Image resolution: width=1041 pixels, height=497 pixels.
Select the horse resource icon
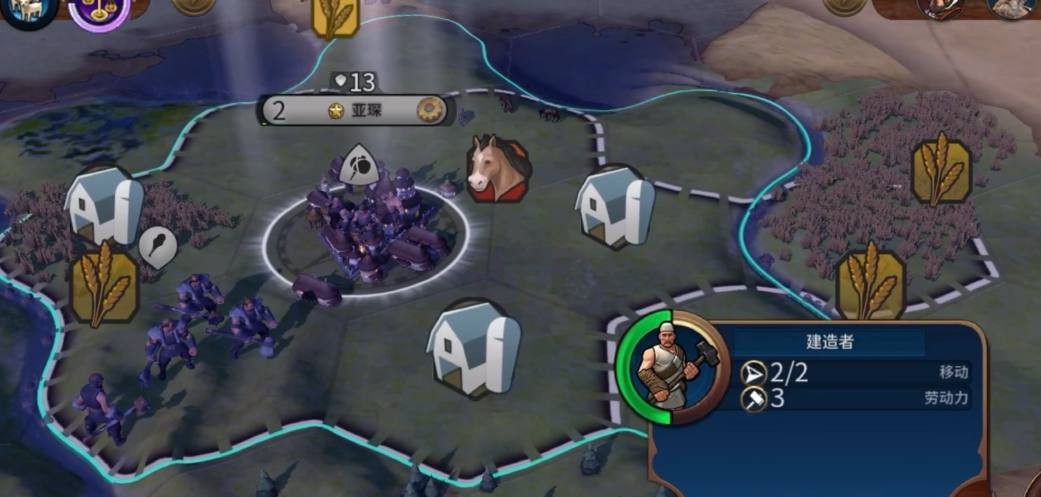point(498,168)
